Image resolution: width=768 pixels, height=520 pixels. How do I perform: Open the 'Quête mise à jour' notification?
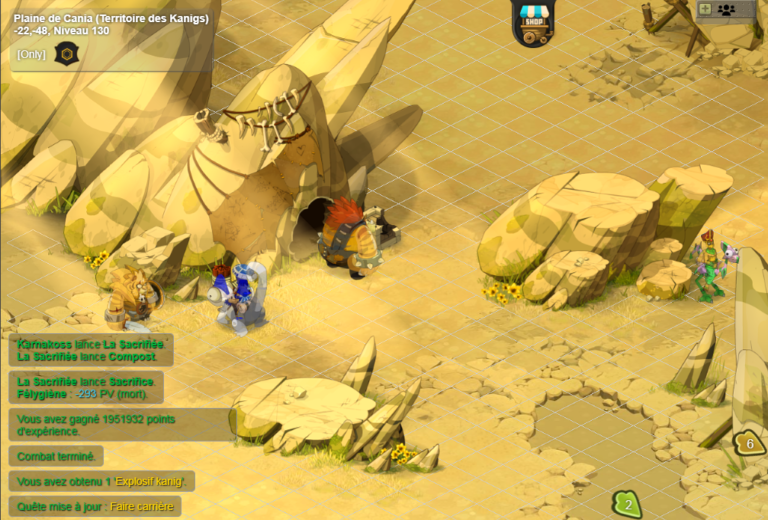(95, 506)
